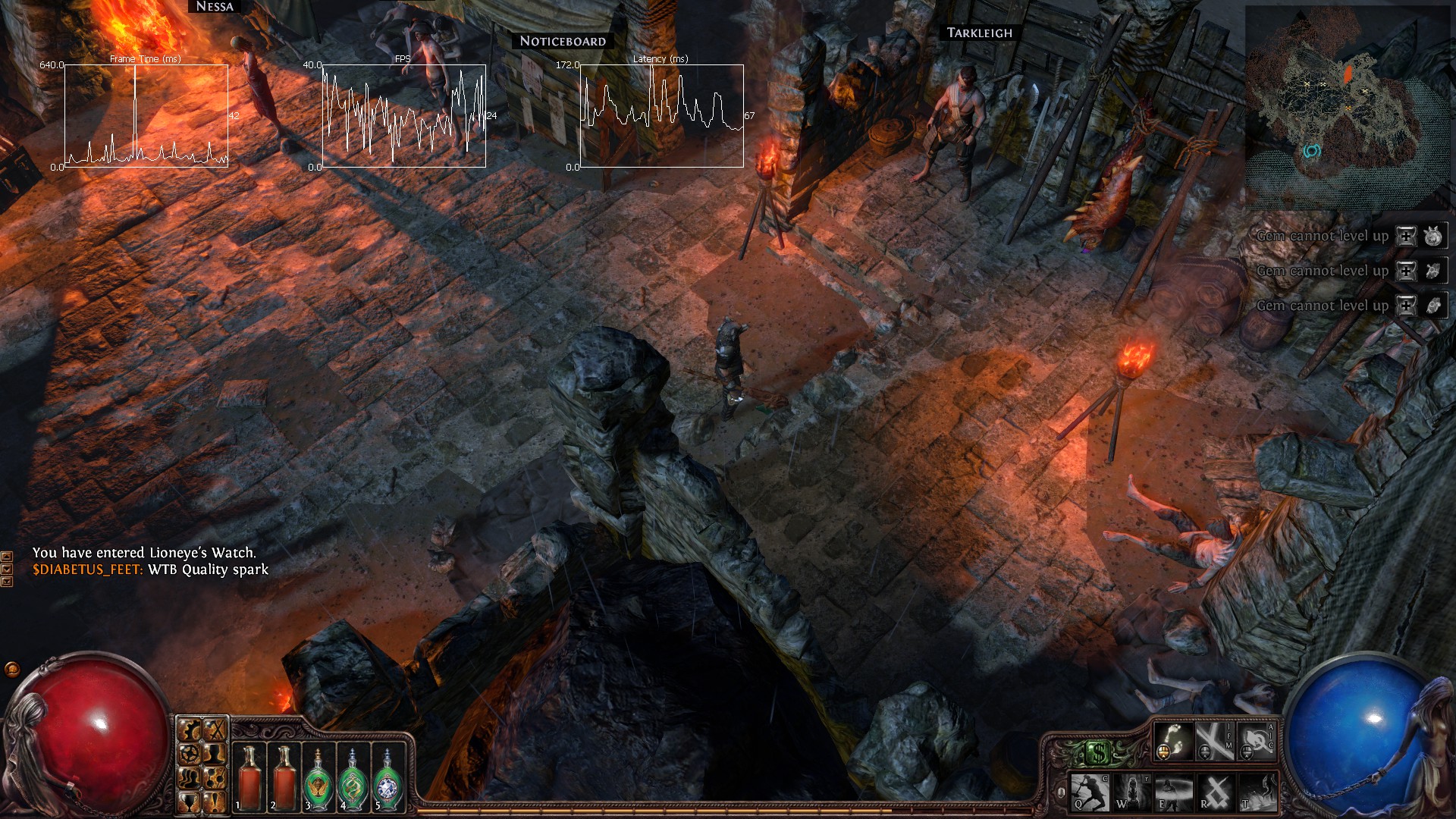Click the crossed-swords menu icon
1456x819 pixels.
(x=216, y=730)
